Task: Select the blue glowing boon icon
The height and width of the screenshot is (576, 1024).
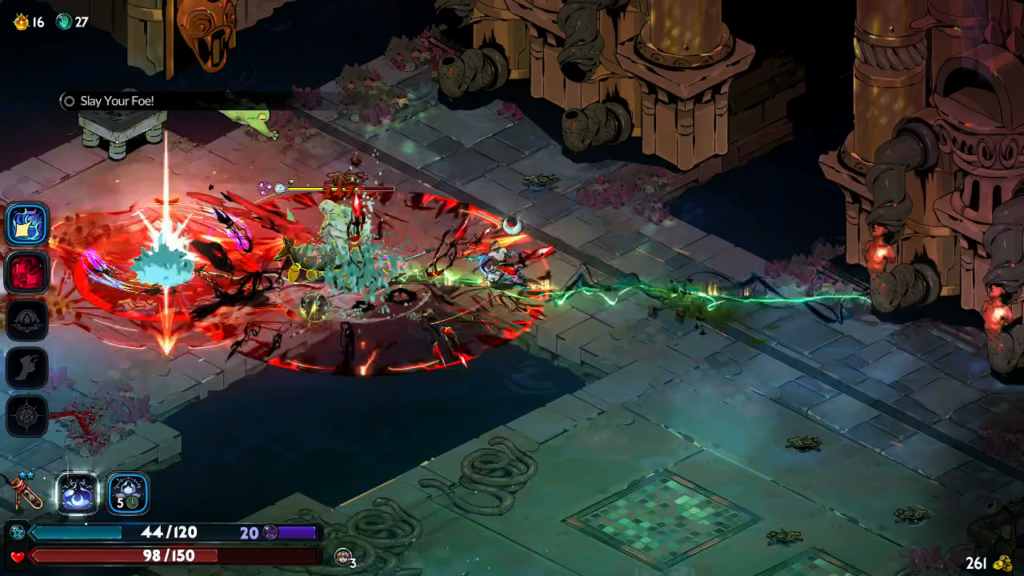Action: [x=27, y=223]
